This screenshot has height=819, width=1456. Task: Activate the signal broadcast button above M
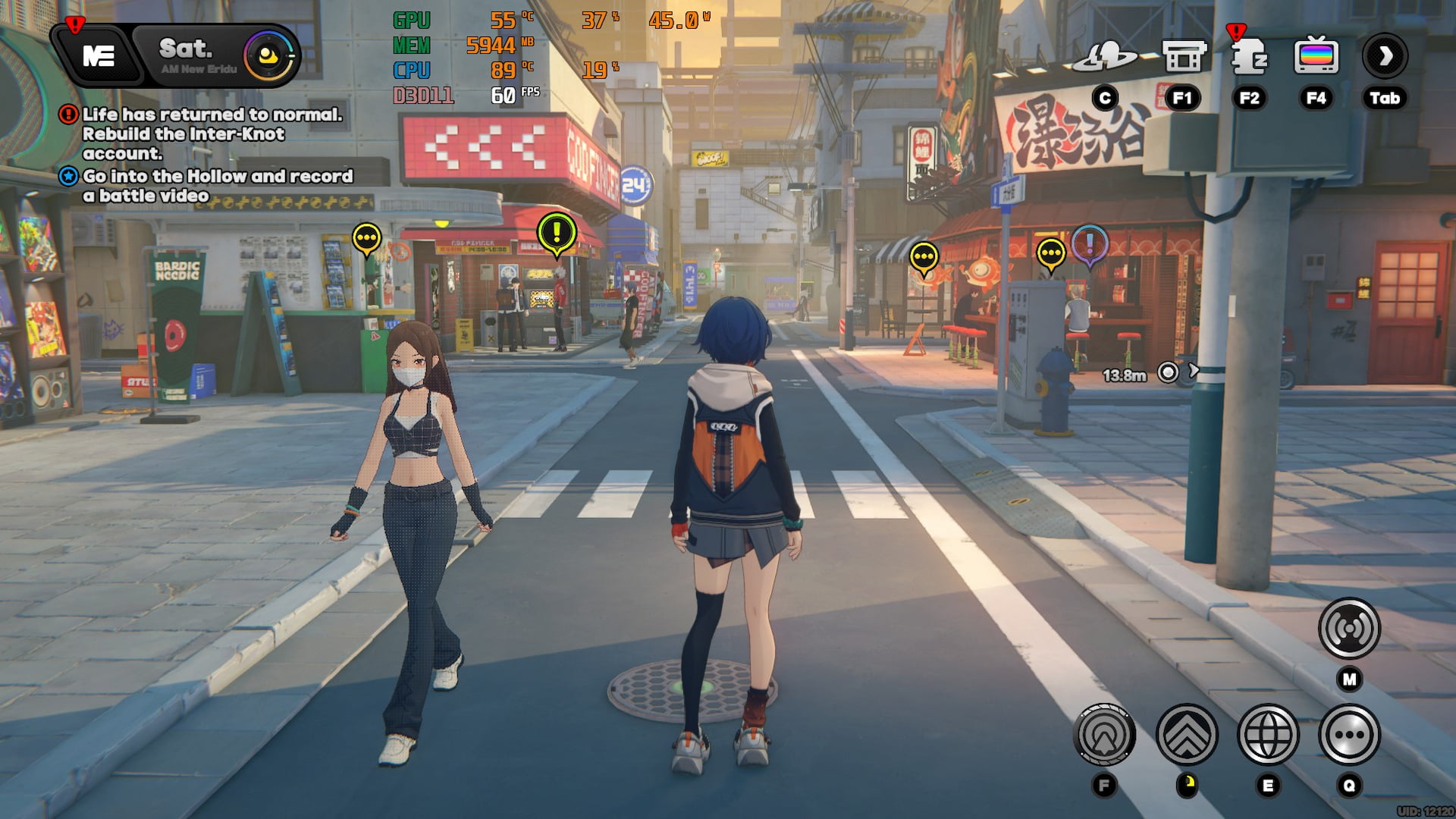pyautogui.click(x=1349, y=629)
